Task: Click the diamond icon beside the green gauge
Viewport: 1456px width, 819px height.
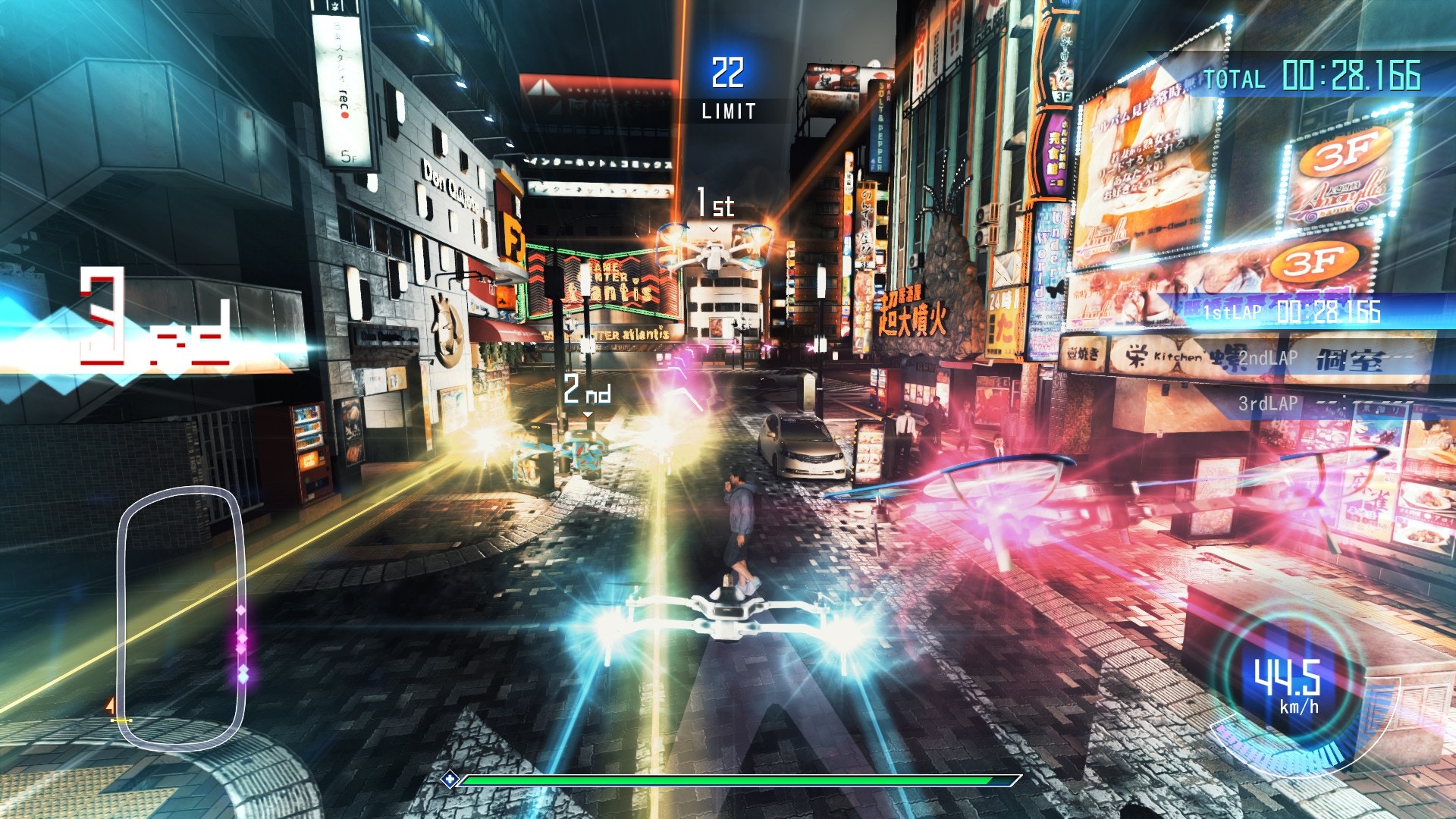Action: (450, 779)
